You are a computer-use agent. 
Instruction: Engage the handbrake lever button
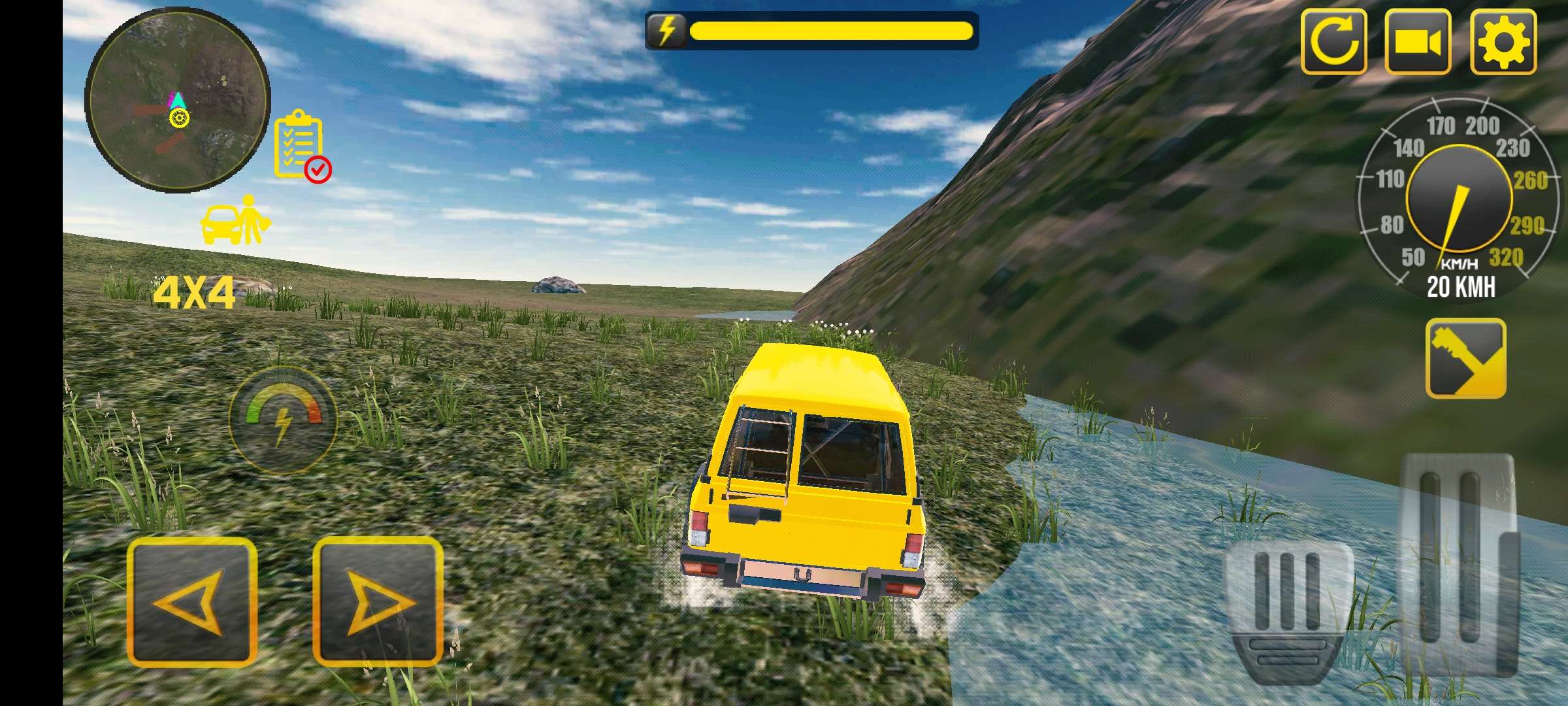[1465, 359]
